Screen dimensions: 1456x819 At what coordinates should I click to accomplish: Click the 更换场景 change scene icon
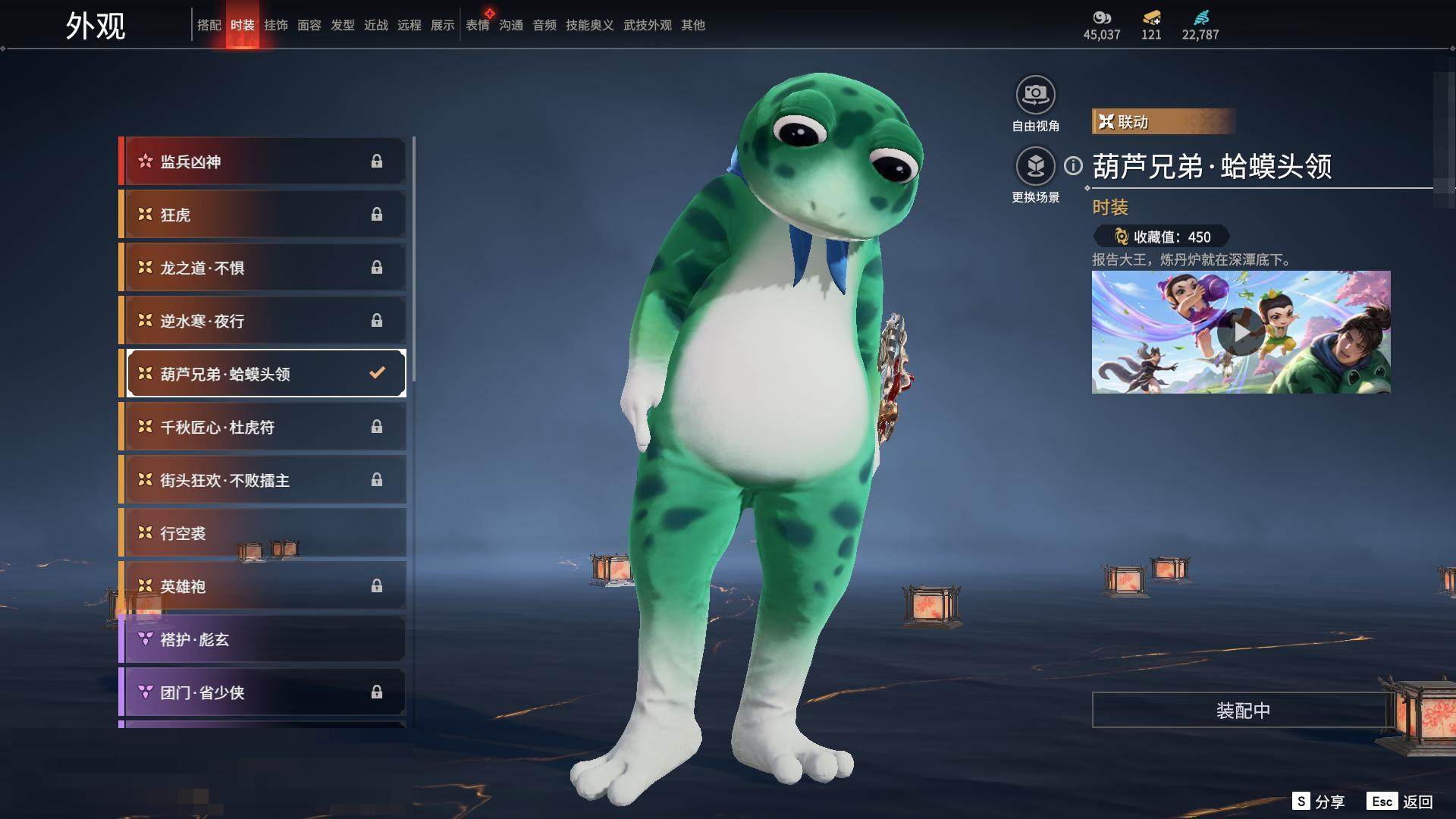click(x=1035, y=166)
